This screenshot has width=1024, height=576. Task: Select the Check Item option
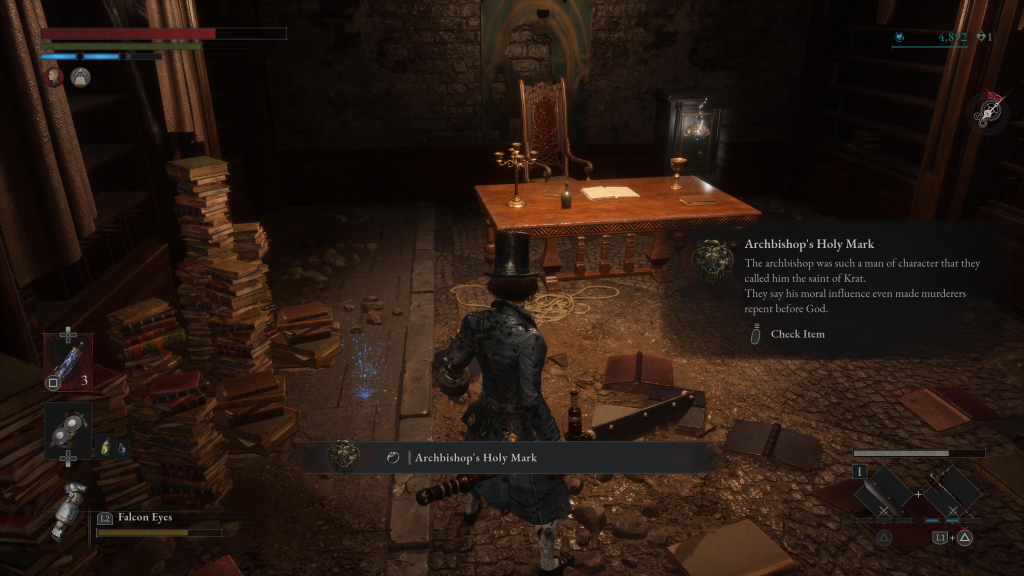click(796, 334)
